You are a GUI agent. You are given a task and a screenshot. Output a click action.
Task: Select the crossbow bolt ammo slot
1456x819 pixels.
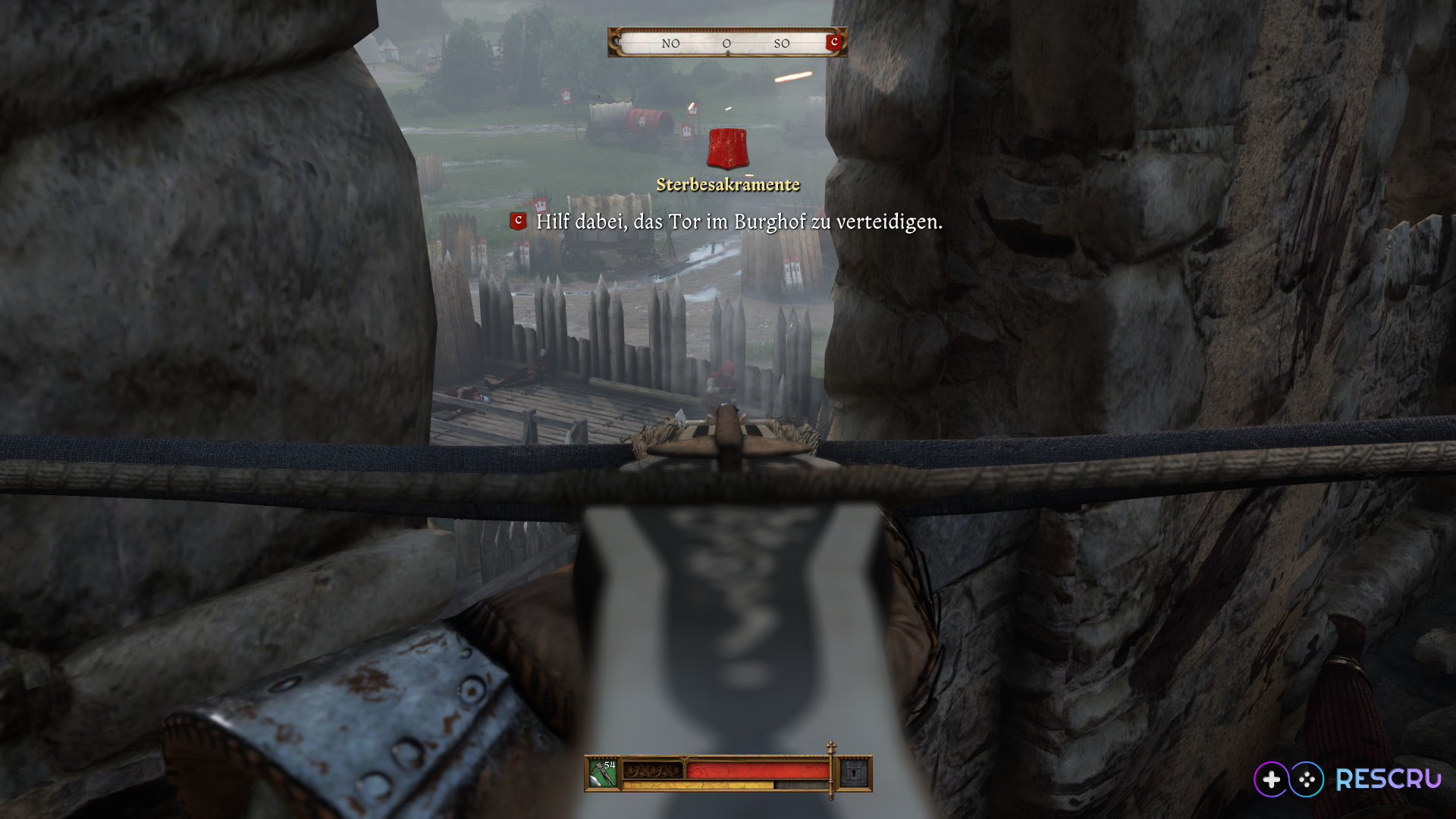604,773
